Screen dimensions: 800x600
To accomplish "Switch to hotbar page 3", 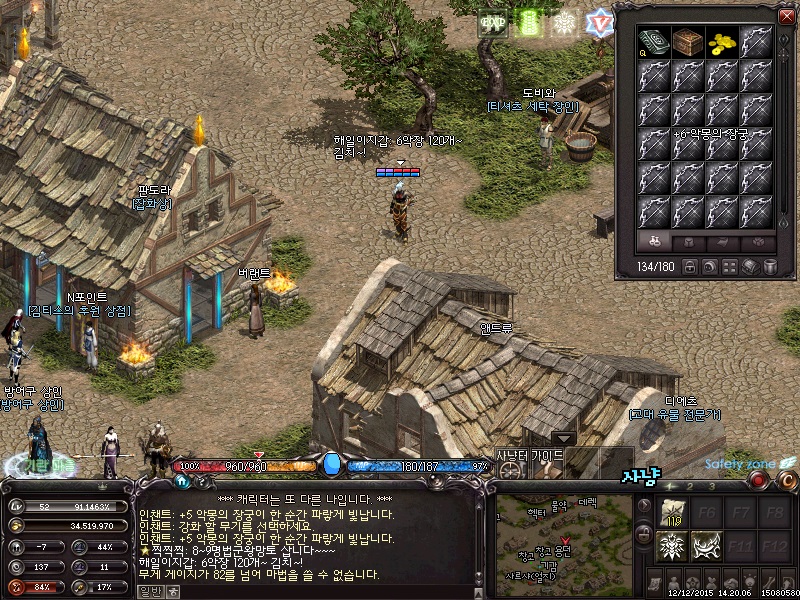I will click(x=712, y=487).
